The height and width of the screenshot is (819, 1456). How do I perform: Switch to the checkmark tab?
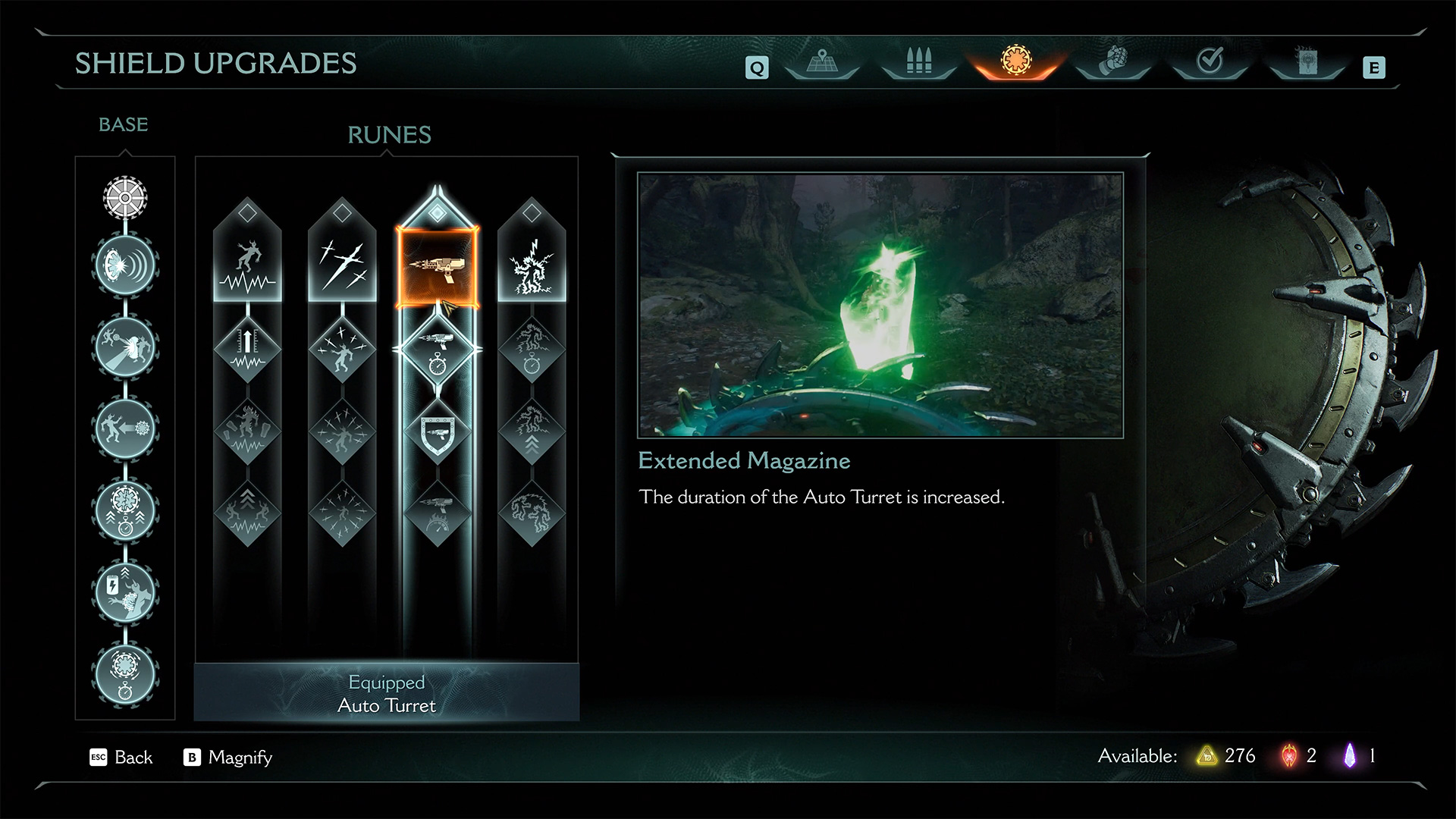[1210, 61]
